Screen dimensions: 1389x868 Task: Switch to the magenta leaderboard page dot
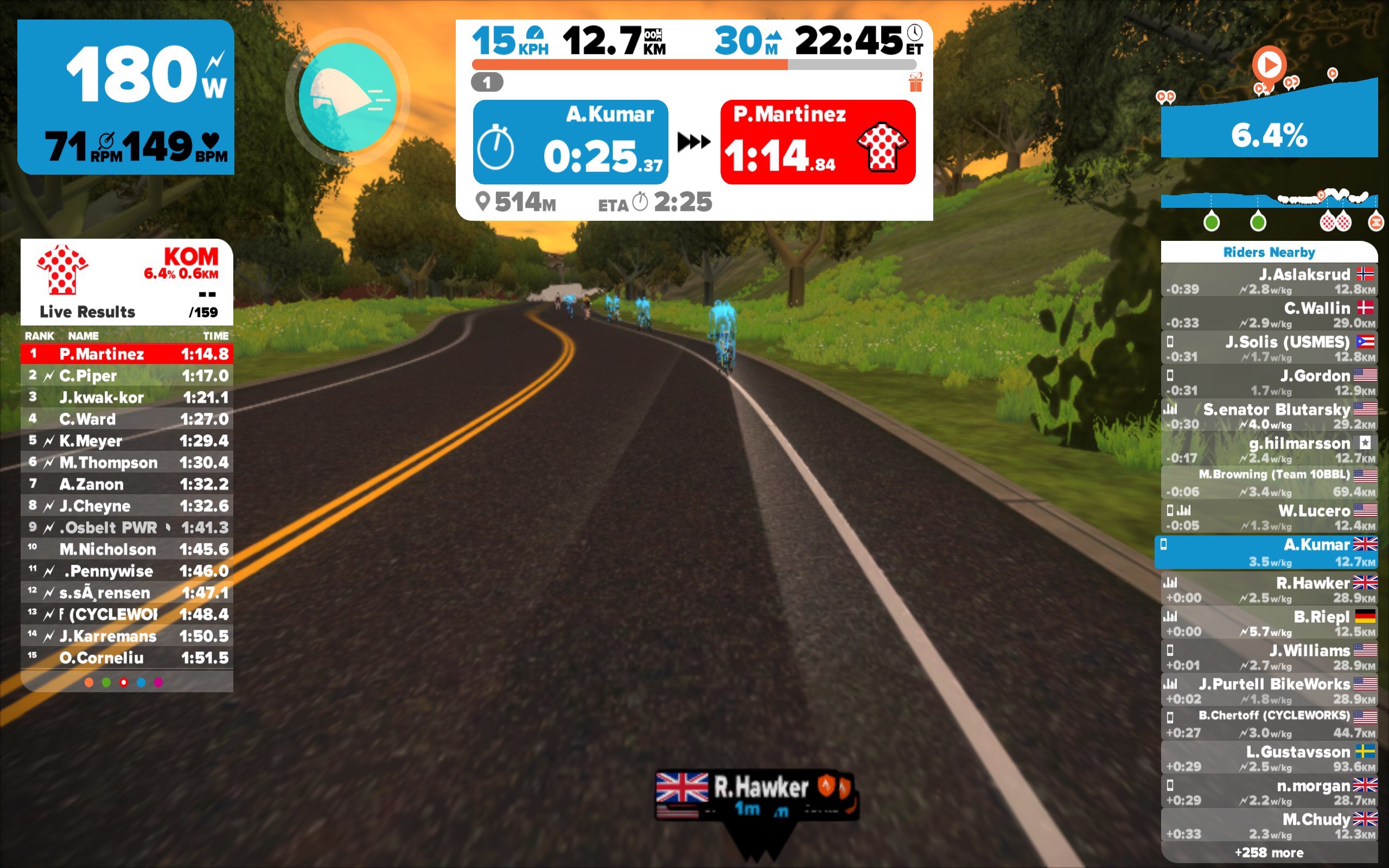tap(158, 682)
